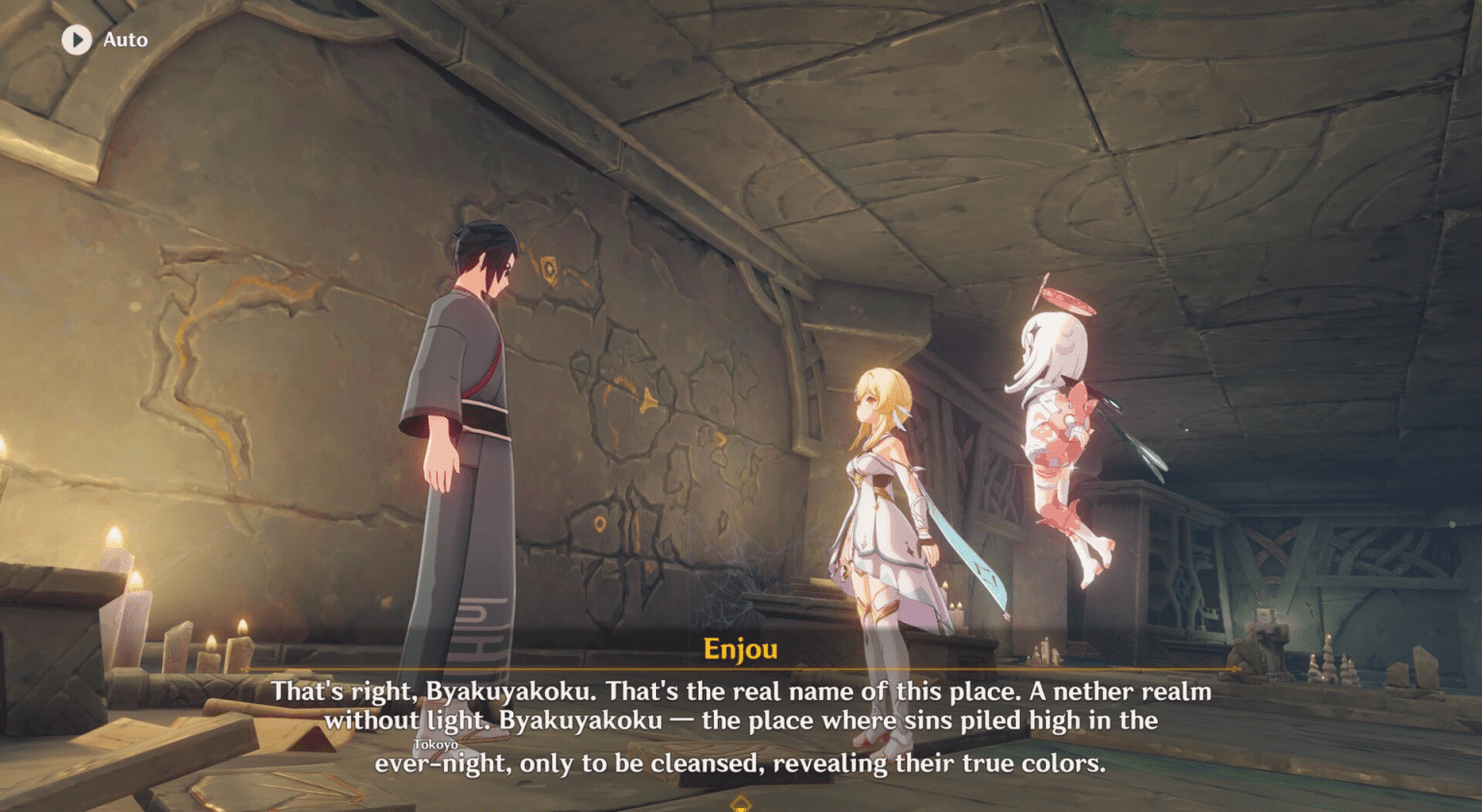Click the yellow diamond continue indicator
This screenshot has height=812, width=1482.
(740, 803)
